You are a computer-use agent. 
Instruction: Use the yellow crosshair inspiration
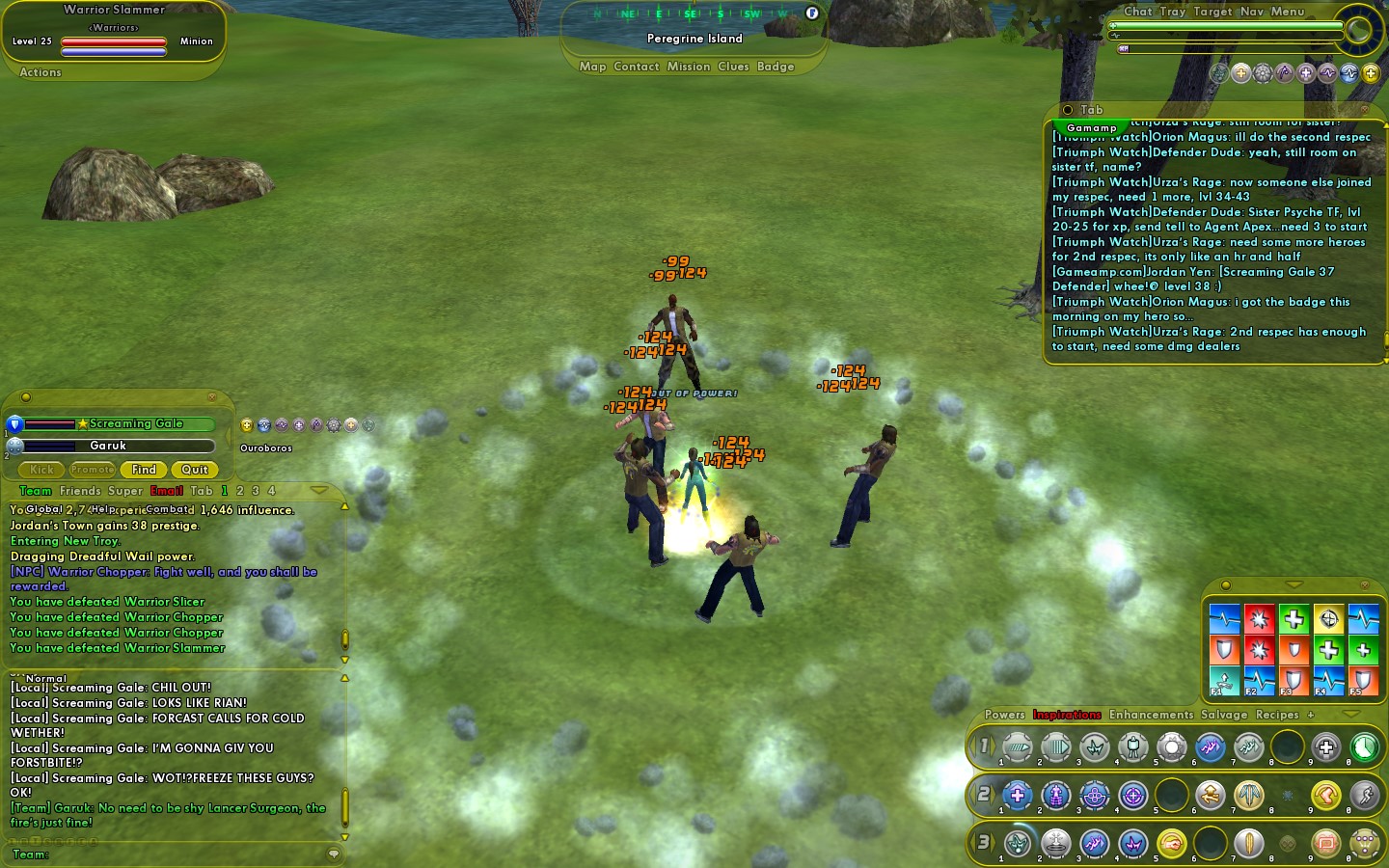1328,618
